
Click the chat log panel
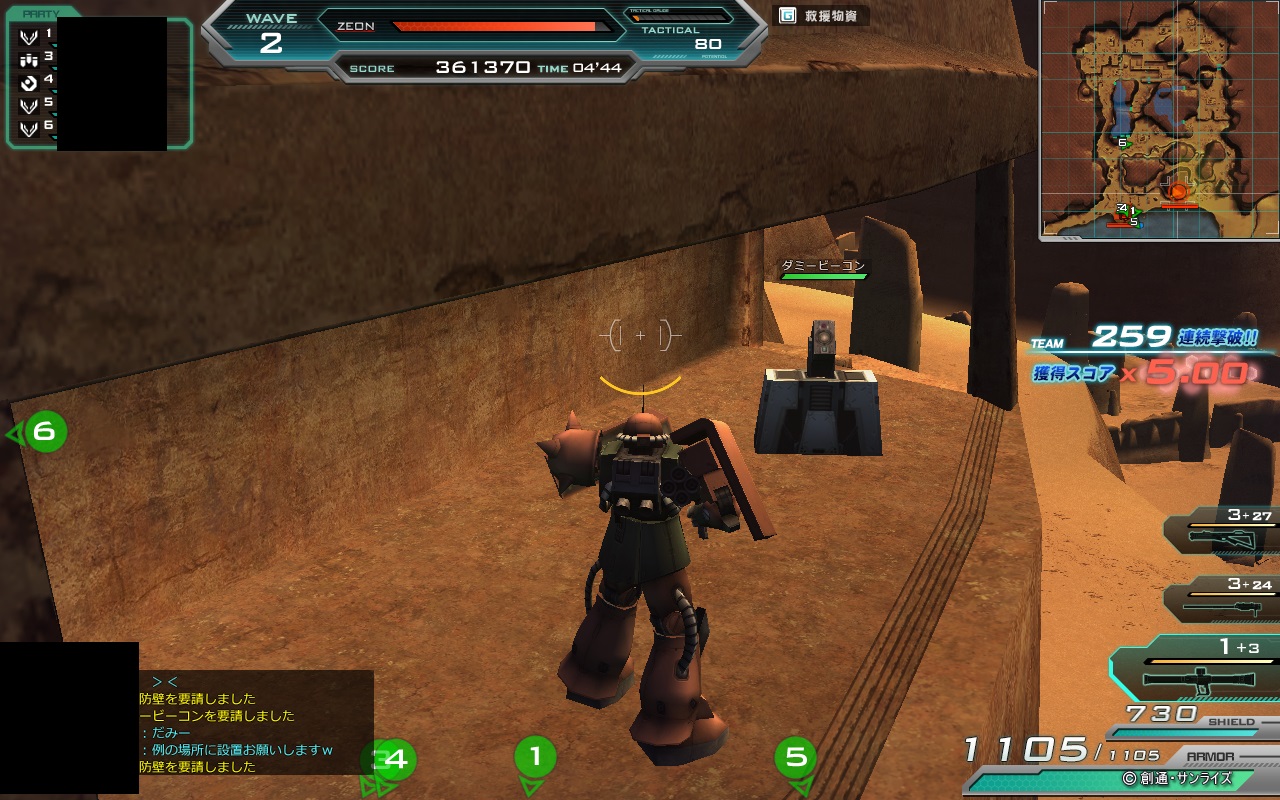pos(255,722)
